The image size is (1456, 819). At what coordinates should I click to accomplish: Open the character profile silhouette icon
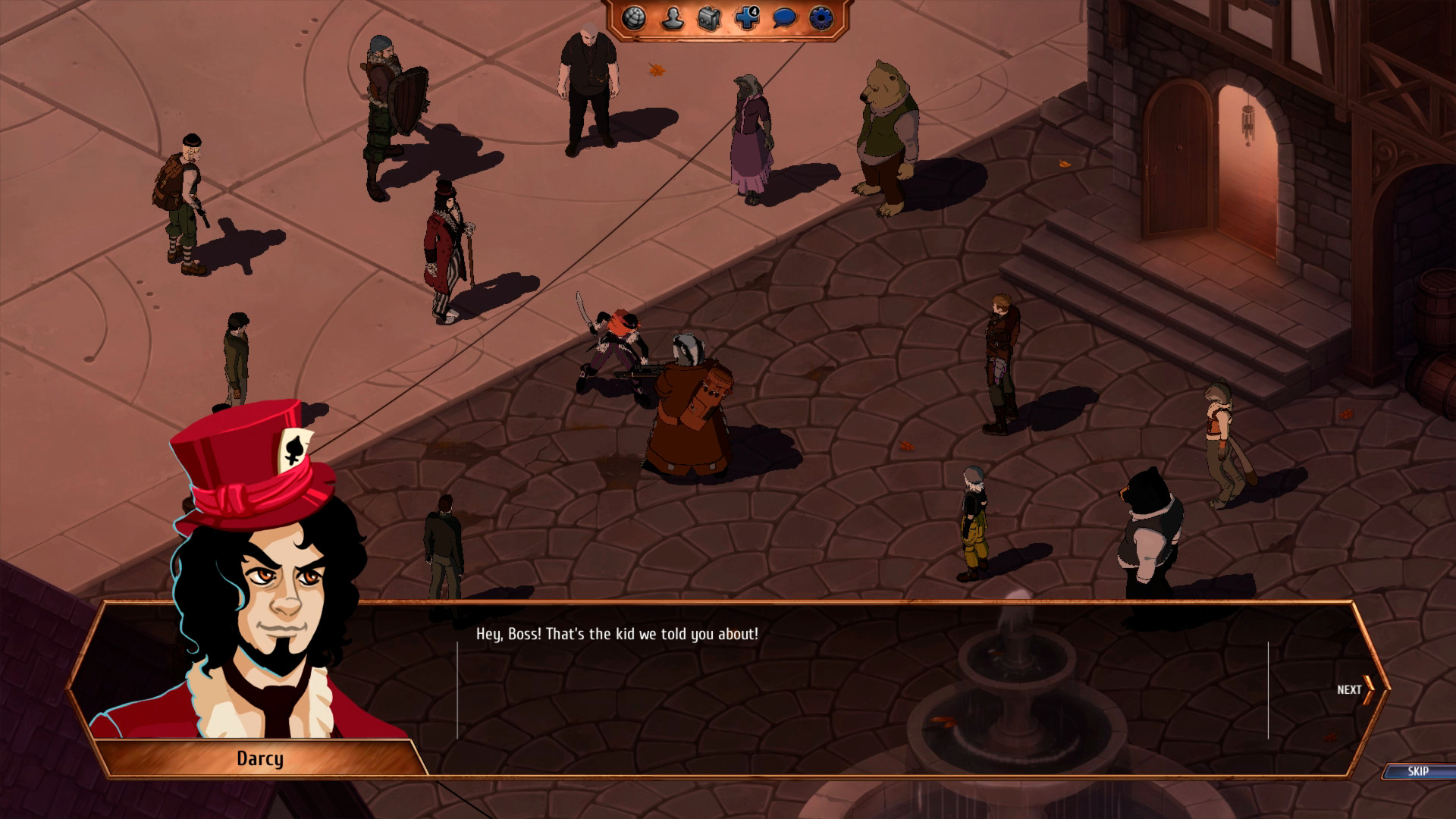672,18
